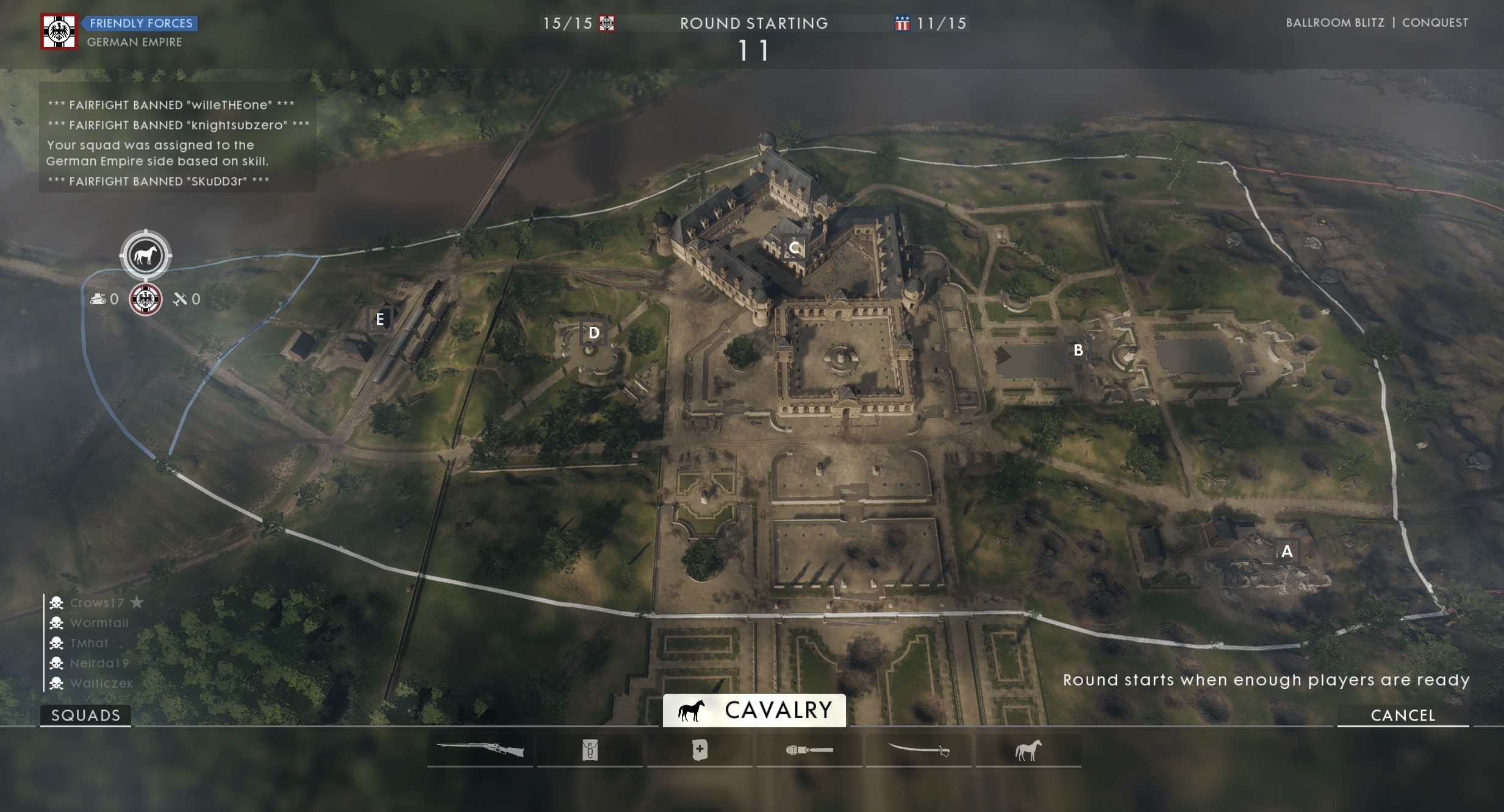1504x812 pixels.
Task: Pick objective E flag marker
Action: coord(379,319)
